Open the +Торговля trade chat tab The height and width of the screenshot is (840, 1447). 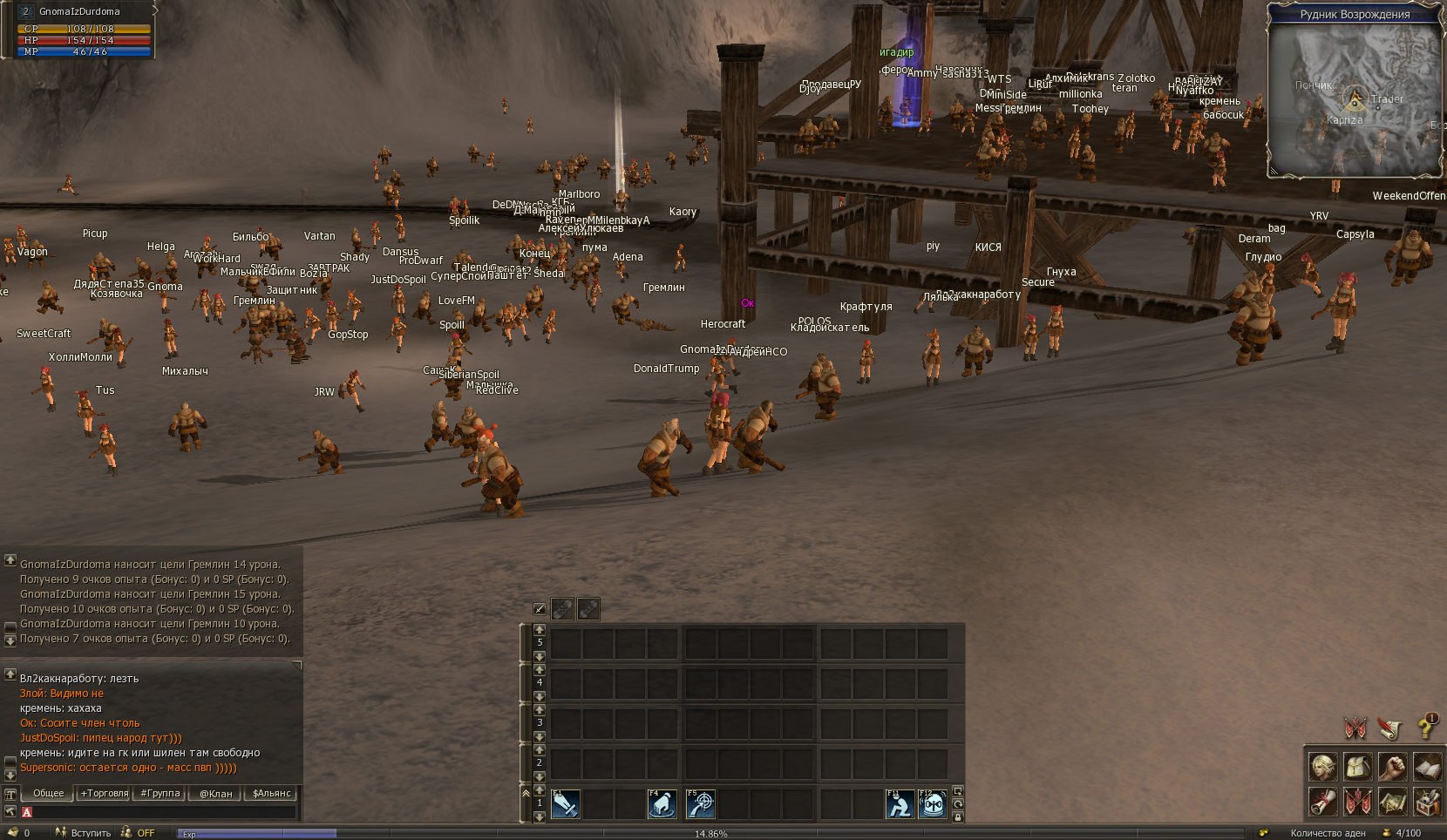(104, 793)
